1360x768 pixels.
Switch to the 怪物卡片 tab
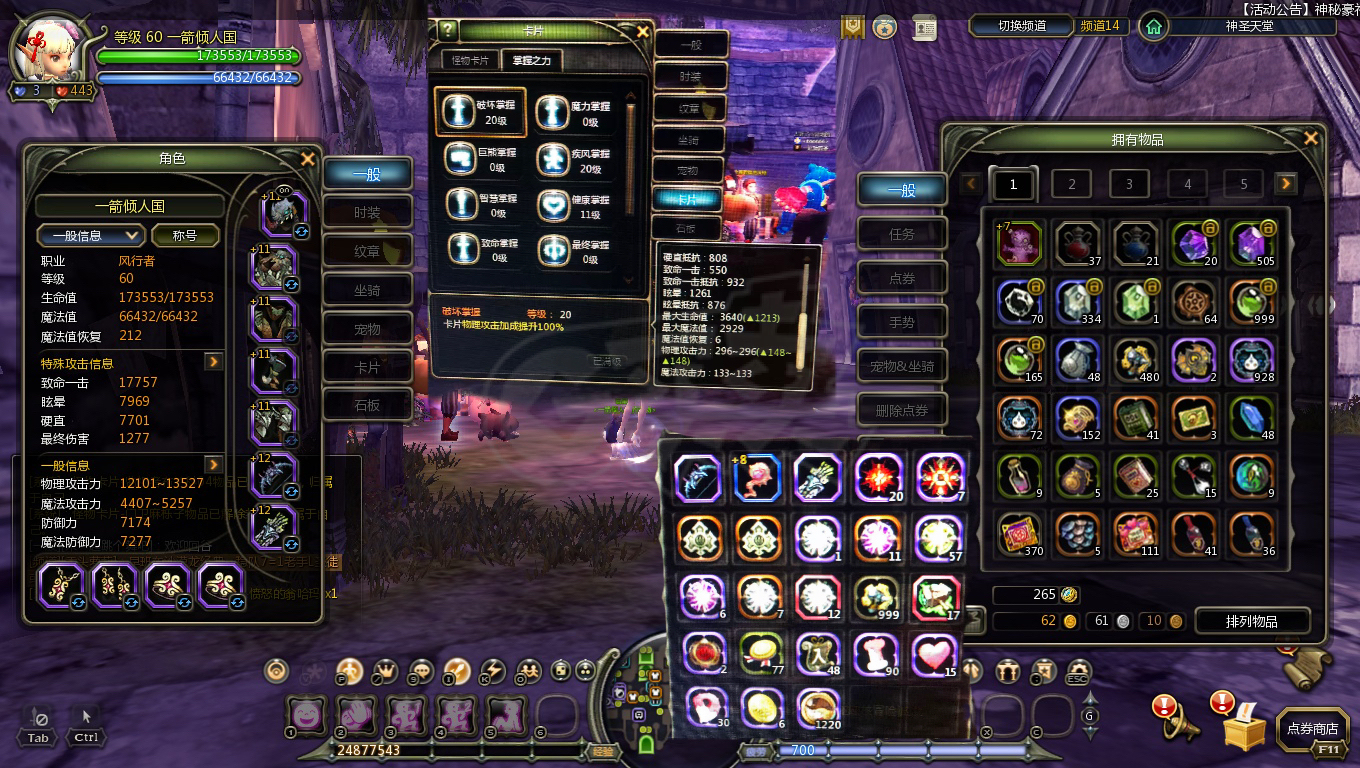click(470, 61)
